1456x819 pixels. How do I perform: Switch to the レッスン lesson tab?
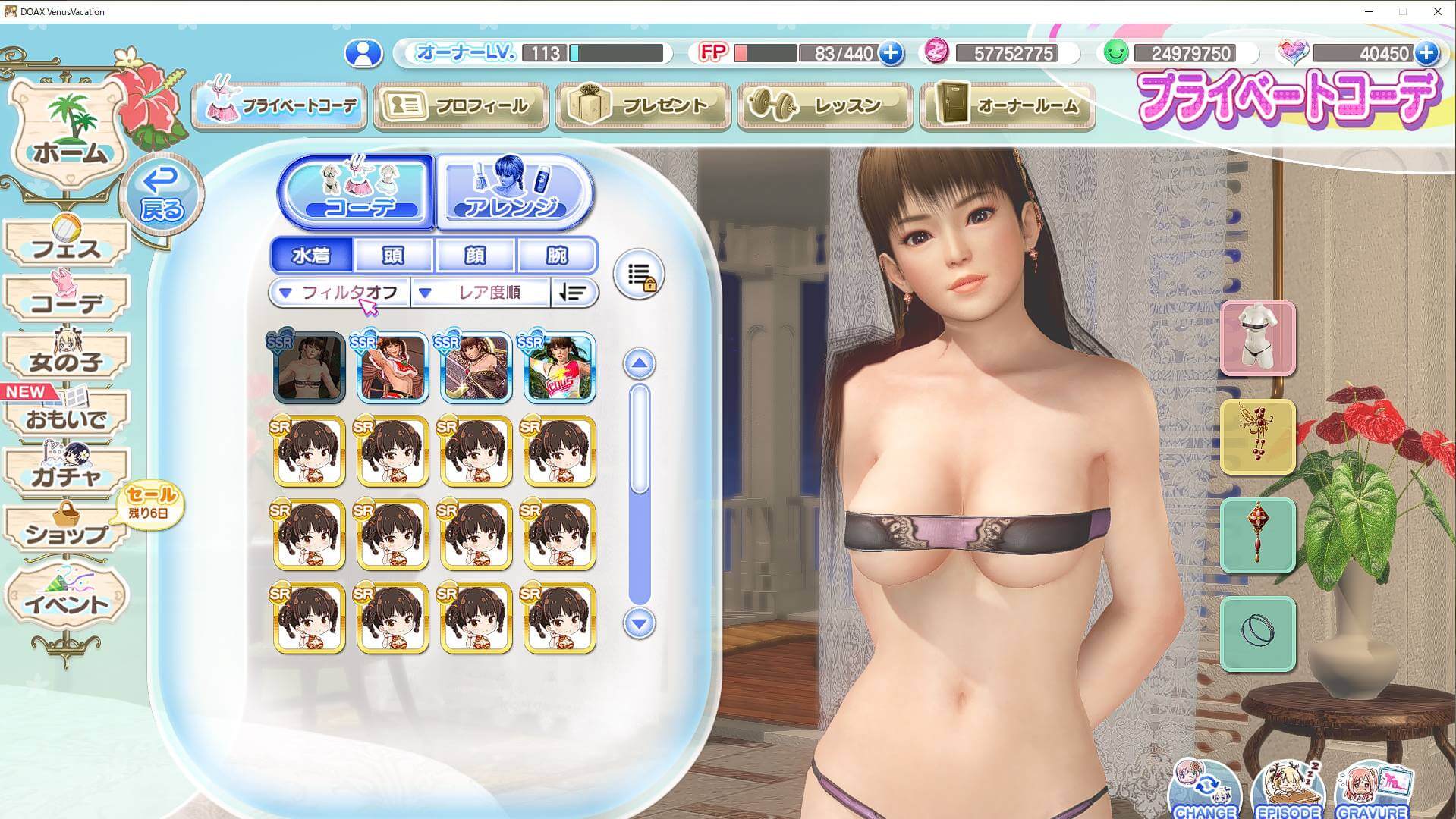825,105
